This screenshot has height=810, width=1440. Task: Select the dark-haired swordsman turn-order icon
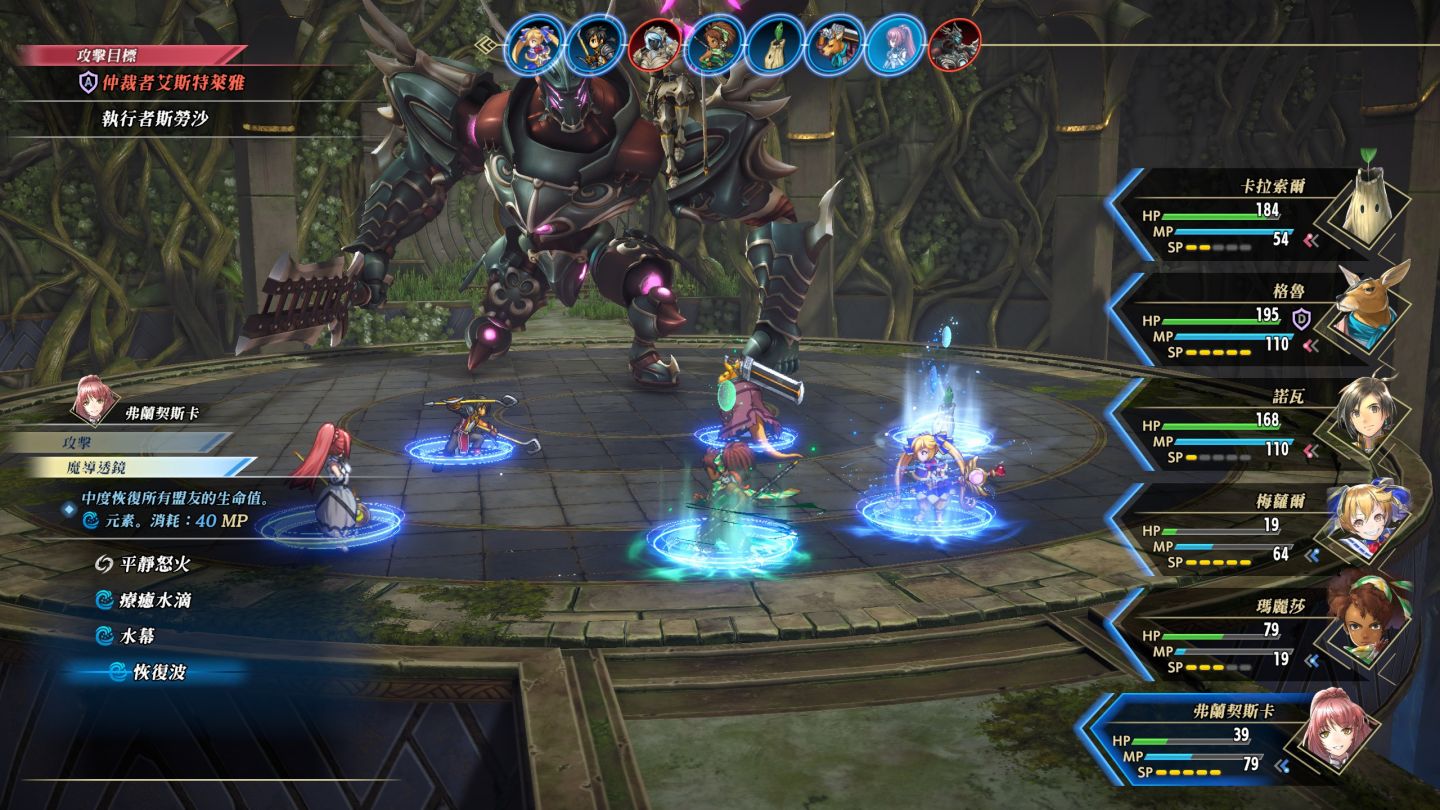tap(594, 44)
